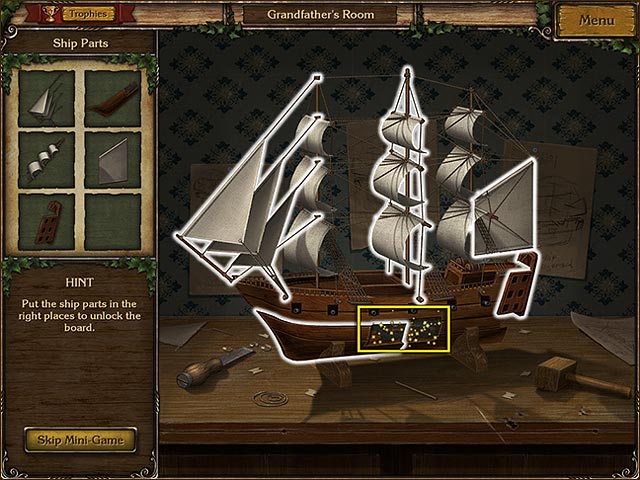This screenshot has height=480, width=640.
Task: Select the single grey sail part
Action: (112, 157)
